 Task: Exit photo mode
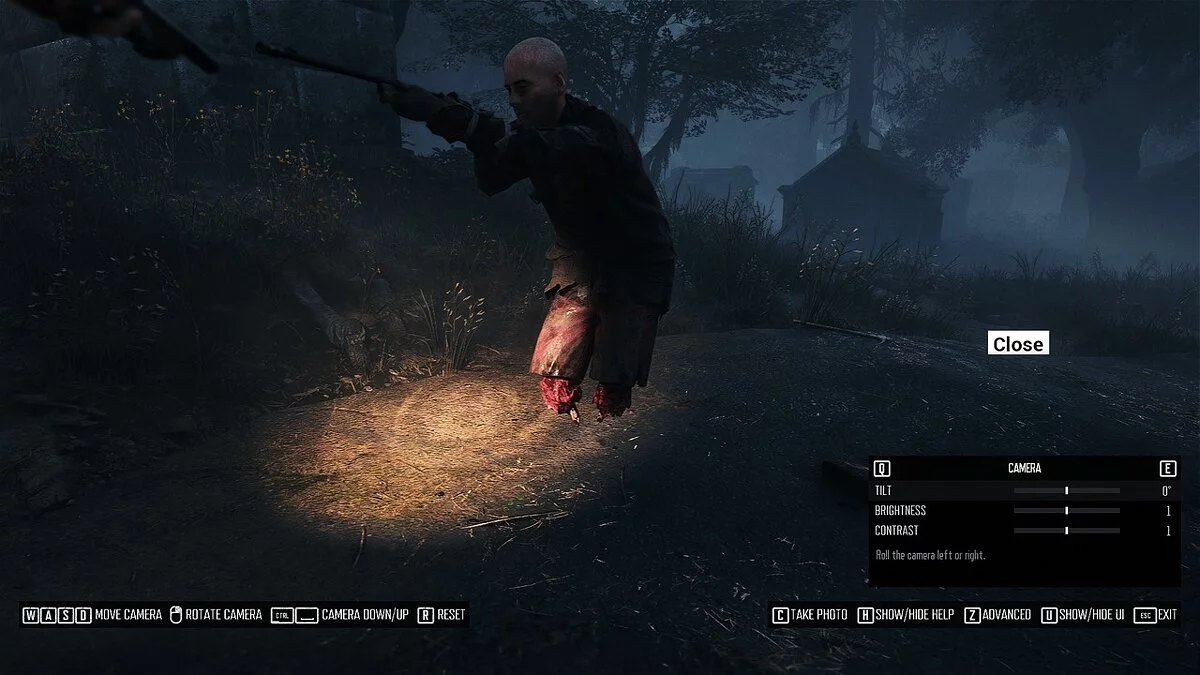click(1157, 615)
